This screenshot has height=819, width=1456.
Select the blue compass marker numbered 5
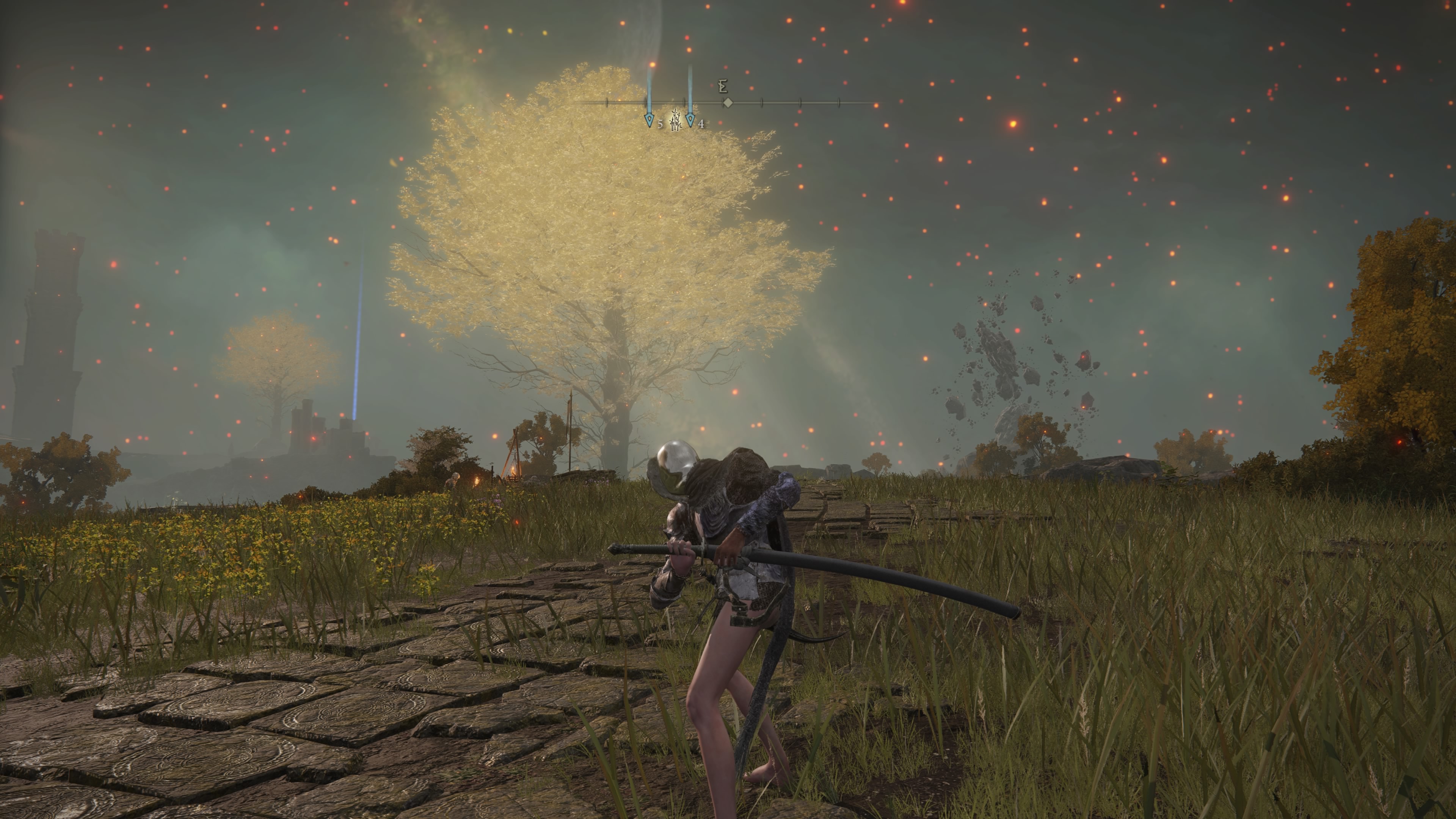[649, 120]
